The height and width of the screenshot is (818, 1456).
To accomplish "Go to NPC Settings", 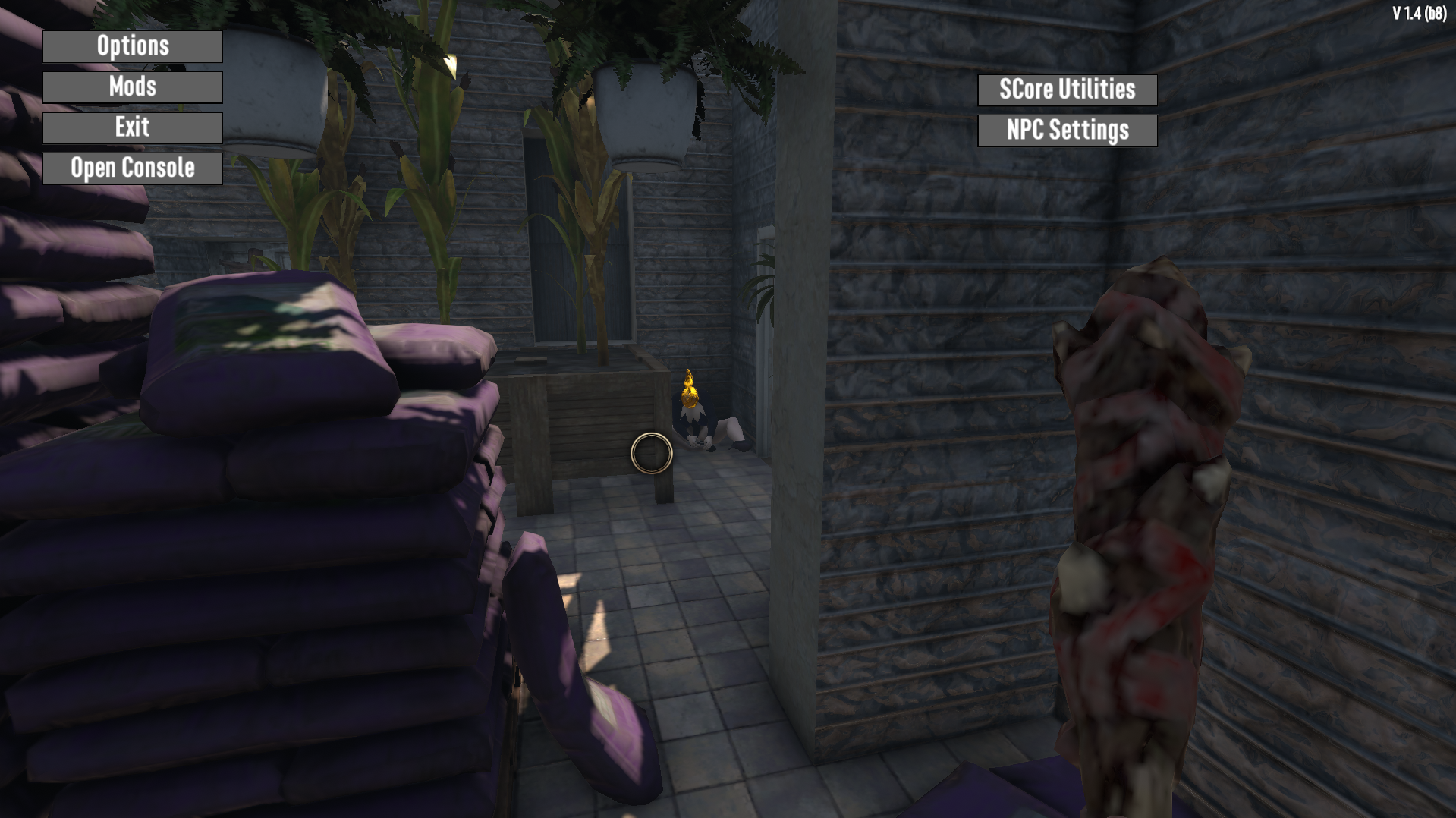I will pyautogui.click(x=1067, y=131).
